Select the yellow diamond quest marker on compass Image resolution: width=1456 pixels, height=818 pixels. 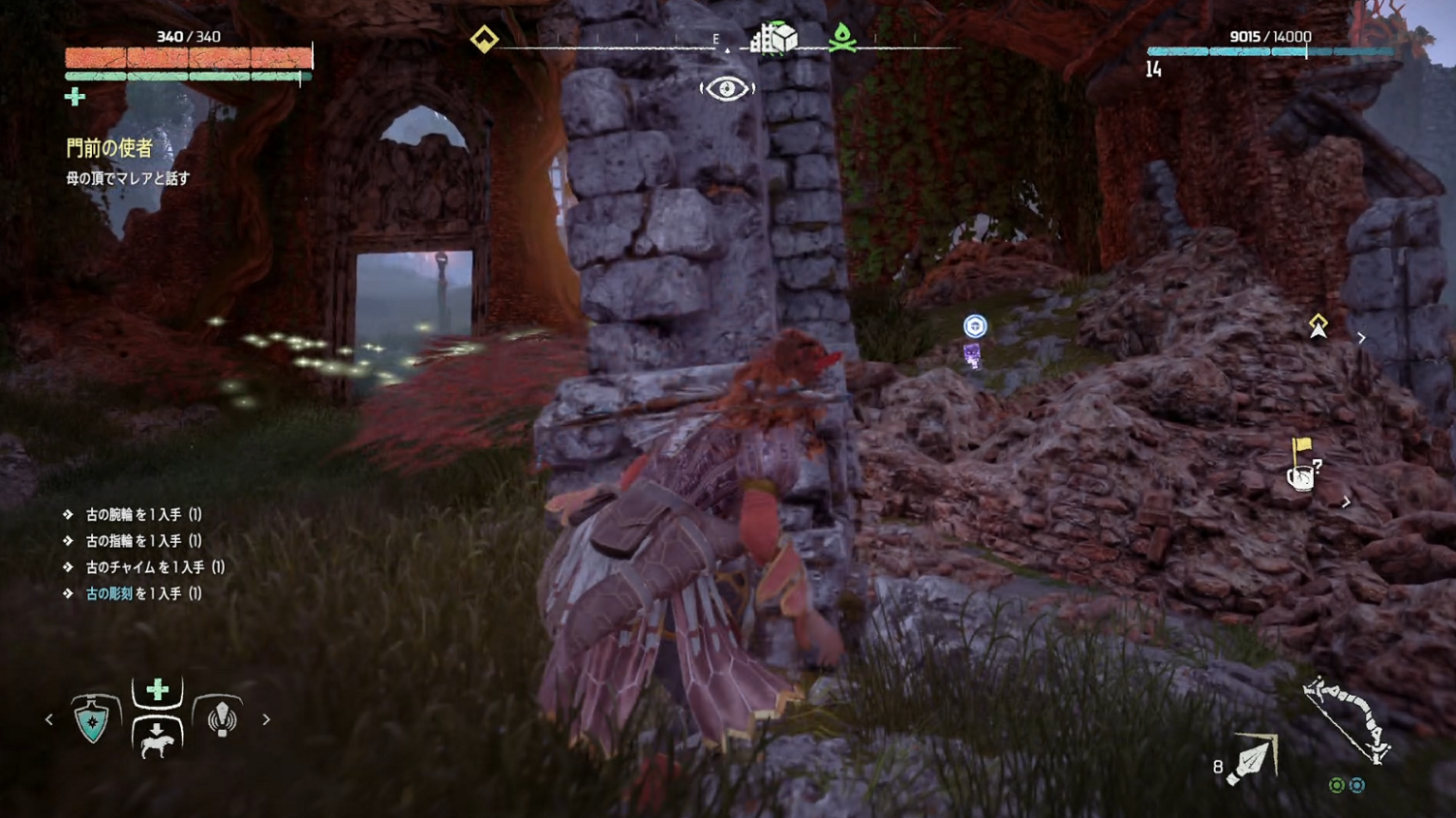pyautogui.click(x=484, y=39)
